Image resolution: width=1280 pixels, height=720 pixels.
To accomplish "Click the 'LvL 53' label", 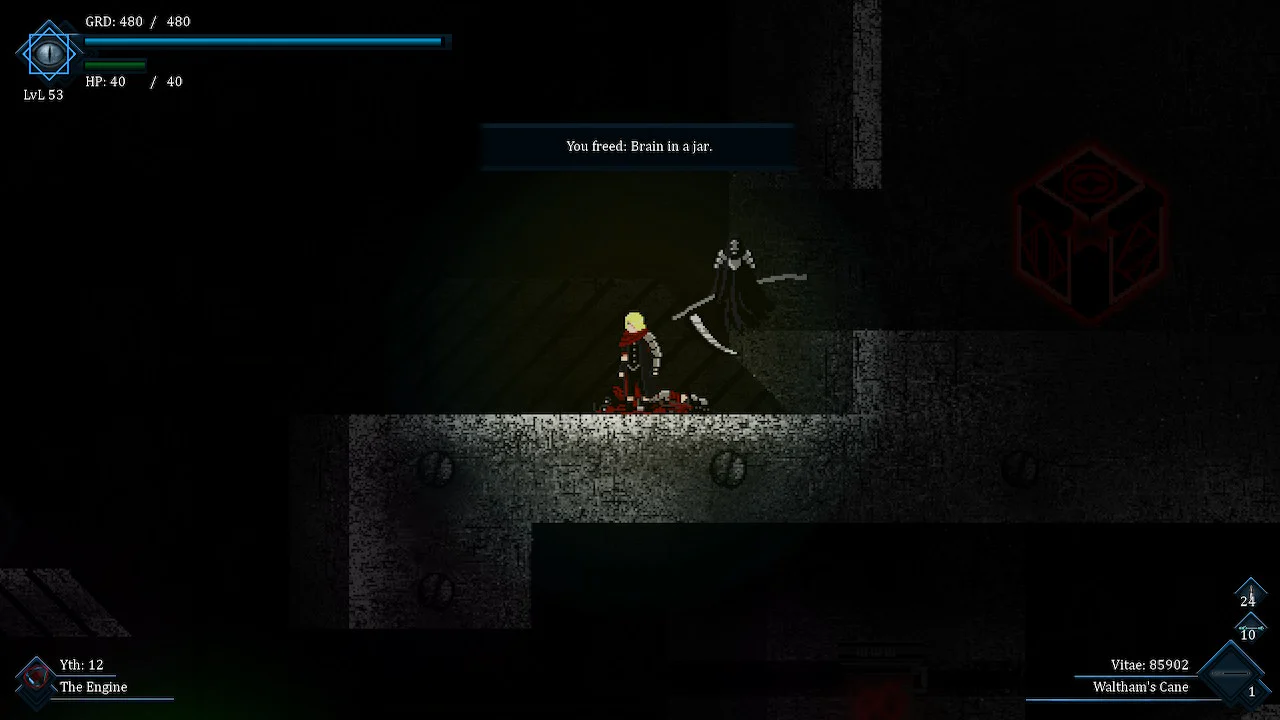I will click(x=43, y=95).
